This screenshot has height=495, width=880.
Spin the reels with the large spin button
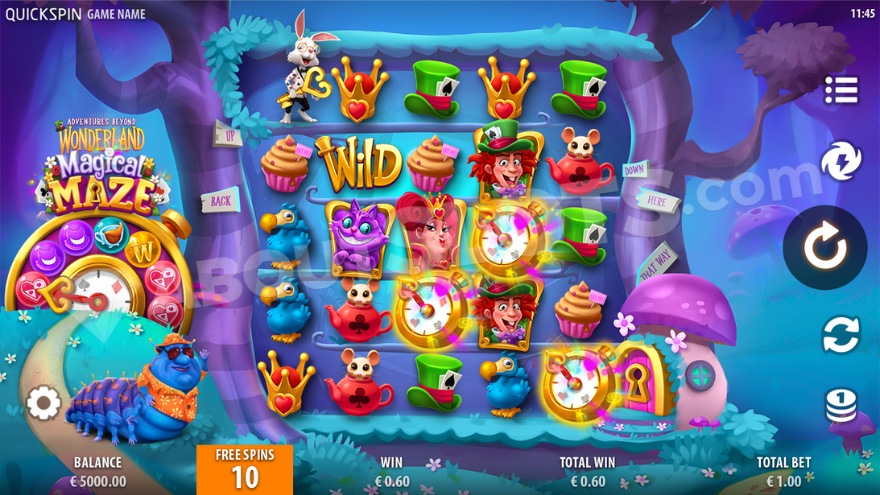pyautogui.click(x=825, y=247)
